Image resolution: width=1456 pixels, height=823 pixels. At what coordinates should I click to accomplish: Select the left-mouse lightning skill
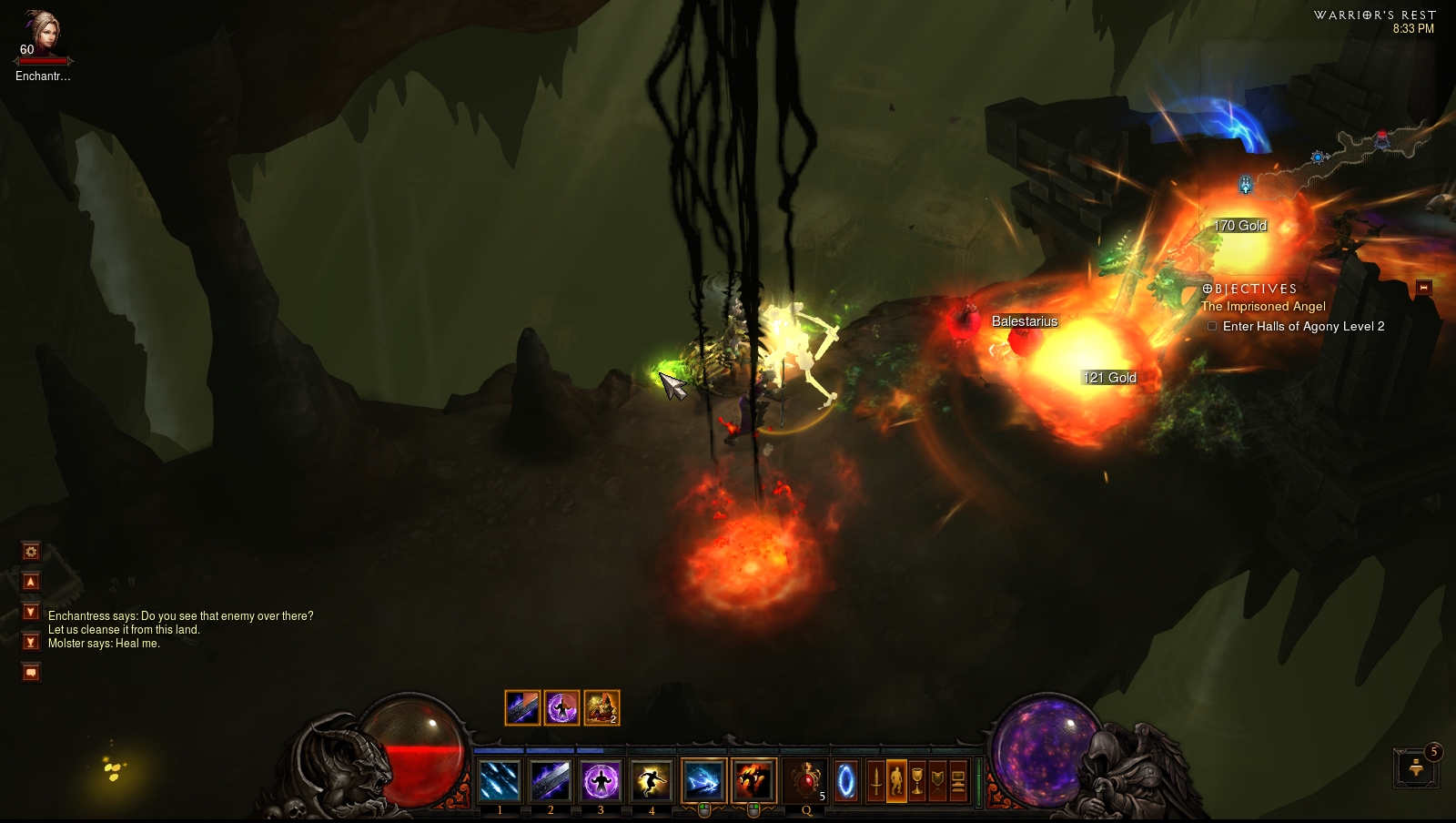point(703,780)
